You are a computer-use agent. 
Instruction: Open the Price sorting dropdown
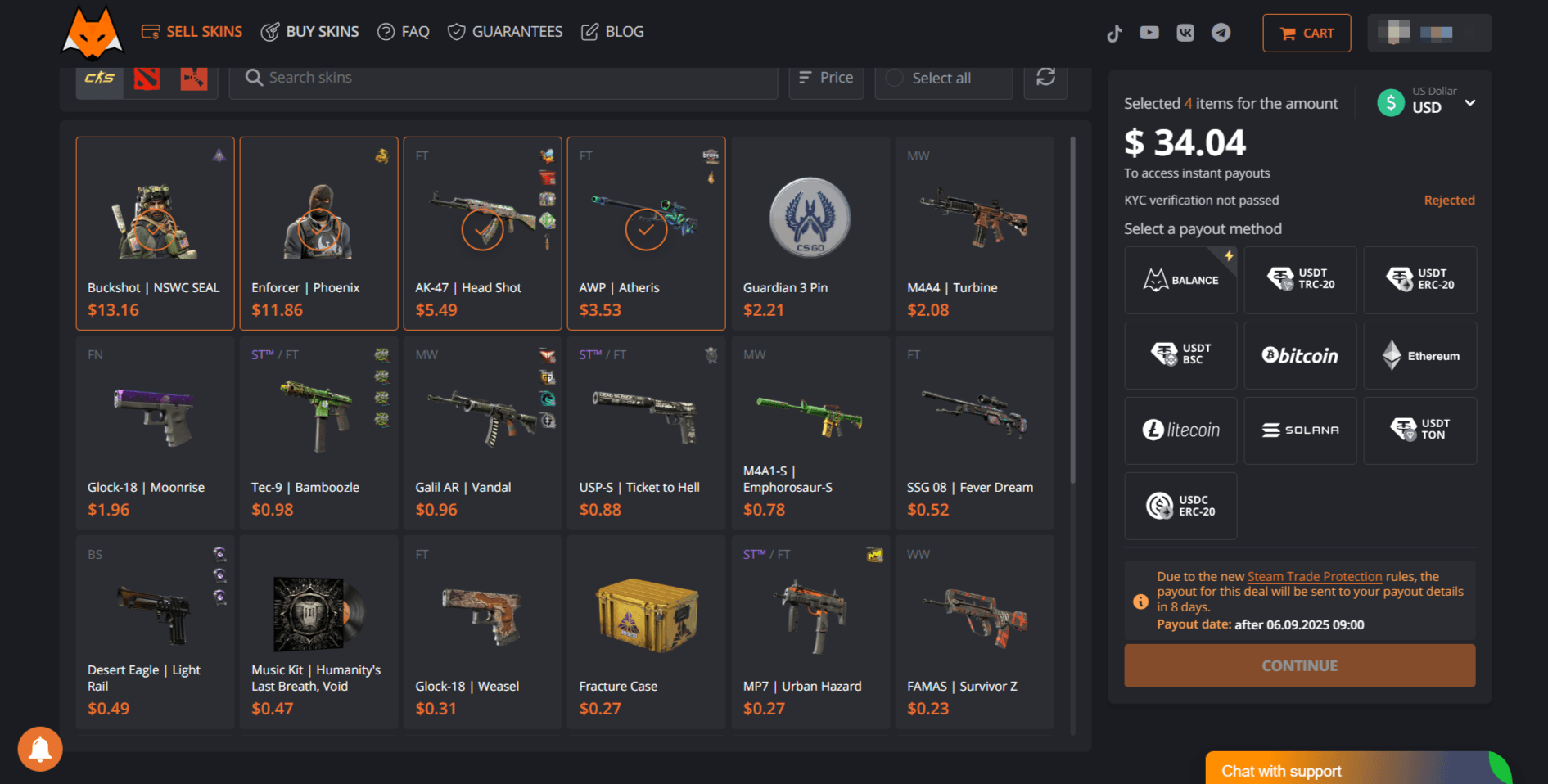pyautogui.click(x=826, y=77)
